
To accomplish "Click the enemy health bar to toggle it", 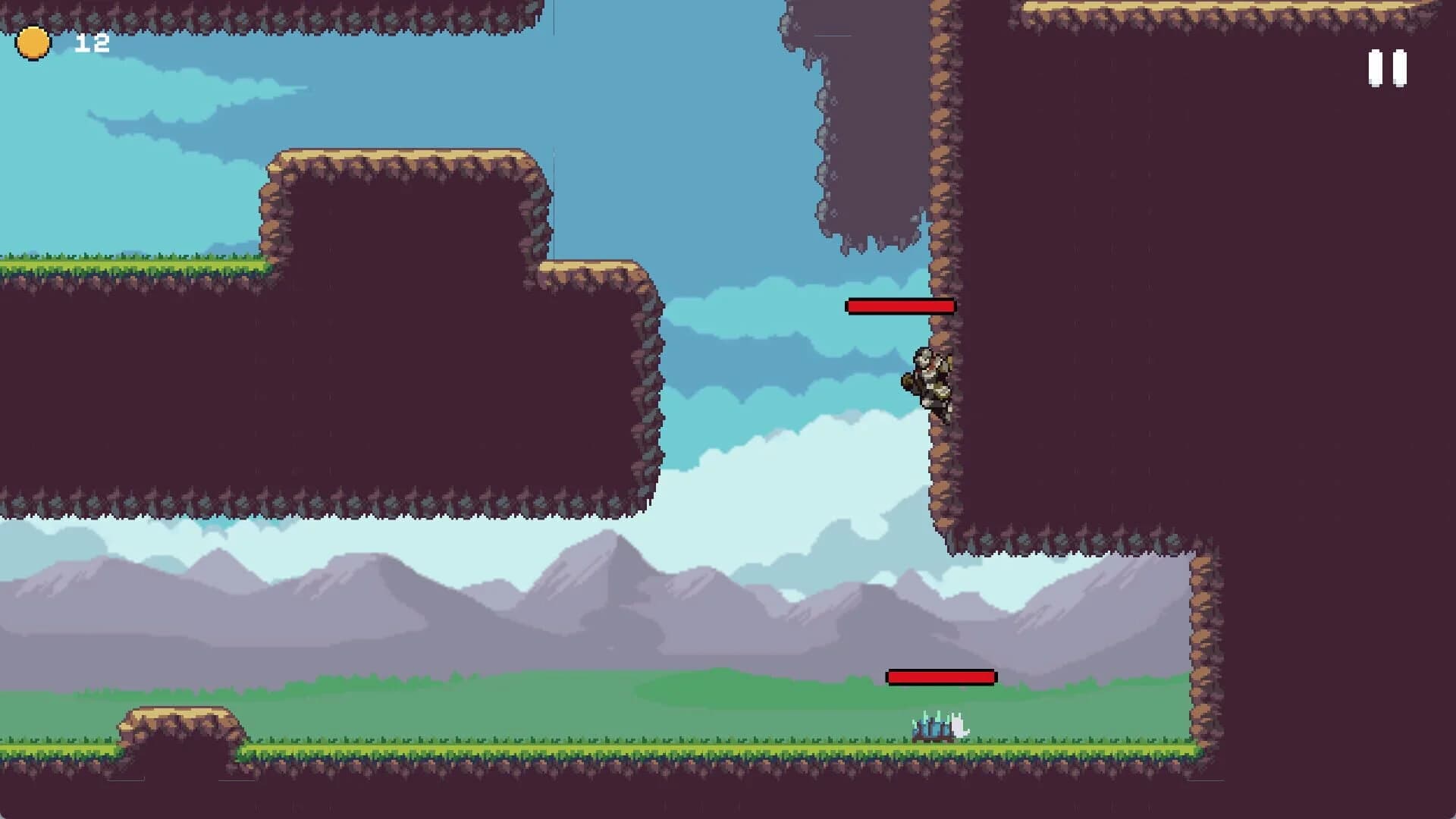I will tap(940, 675).
